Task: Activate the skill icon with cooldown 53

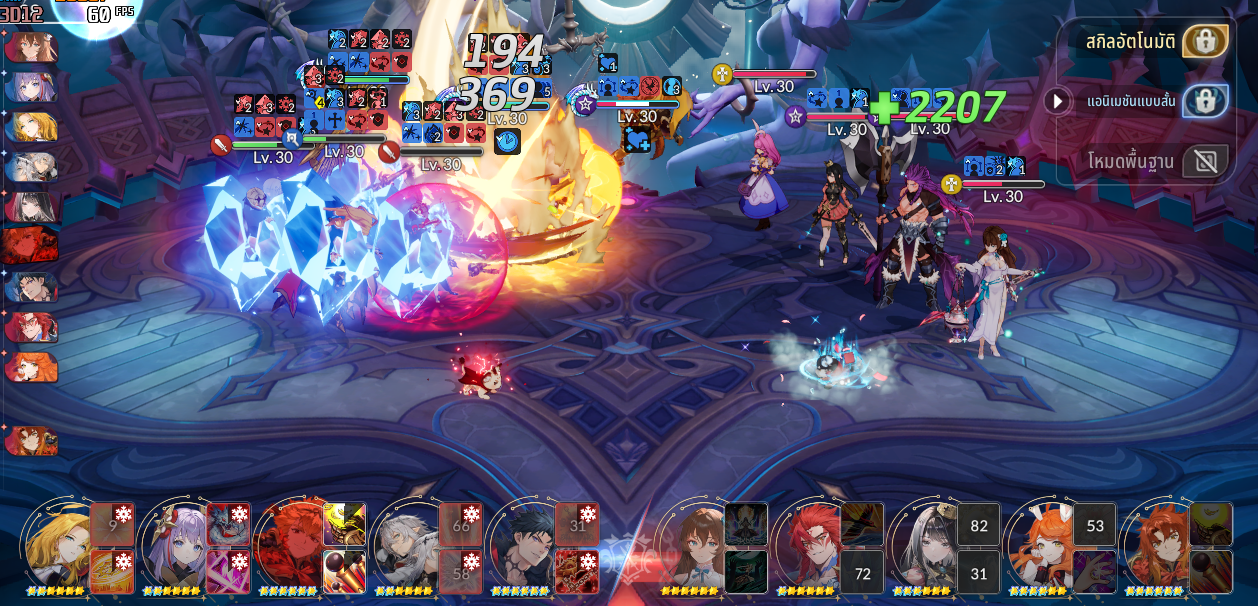Action: pos(1094,525)
